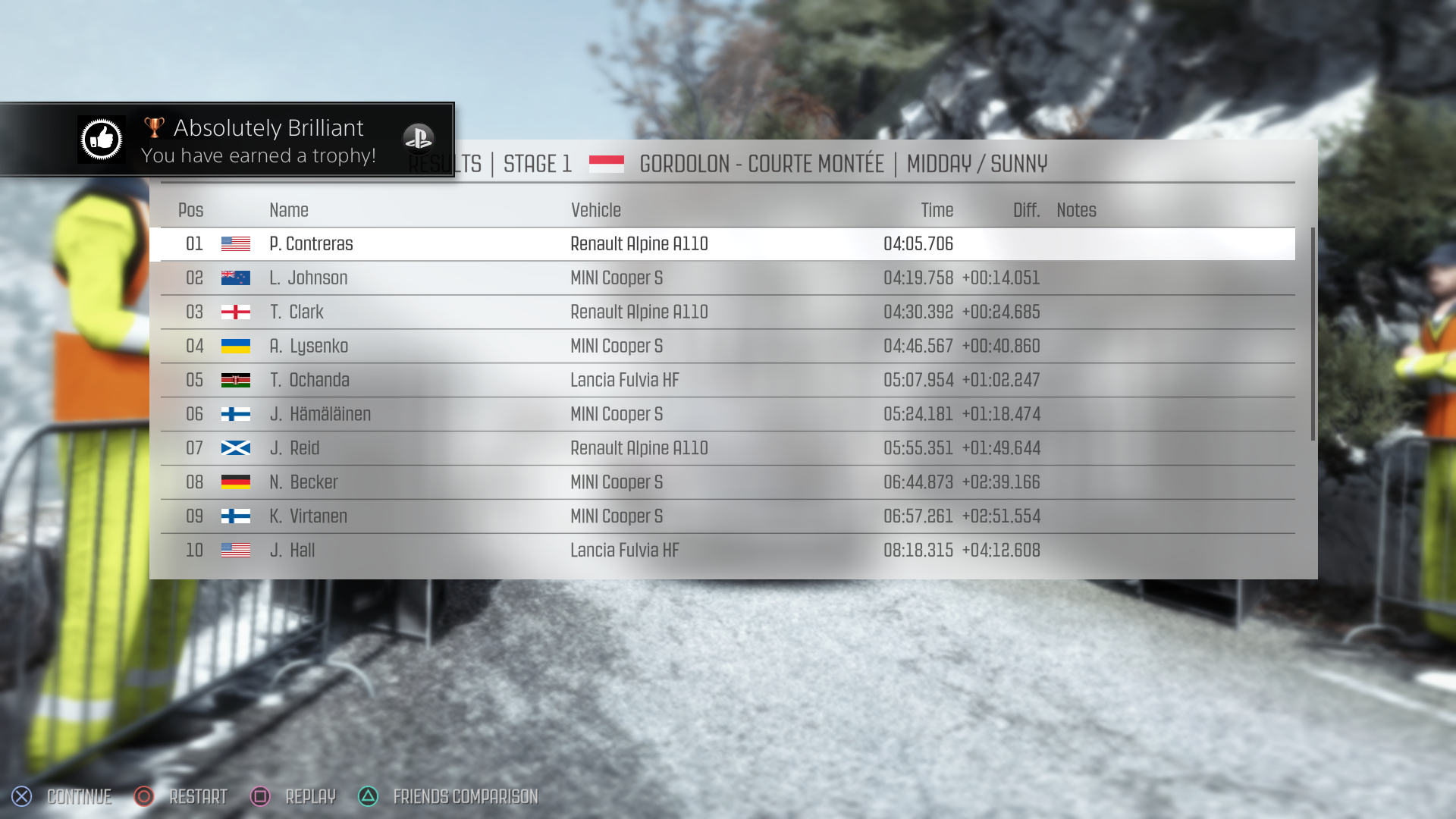This screenshot has height=819, width=1456.
Task: Select Continue at the bottom left
Action: (78, 797)
